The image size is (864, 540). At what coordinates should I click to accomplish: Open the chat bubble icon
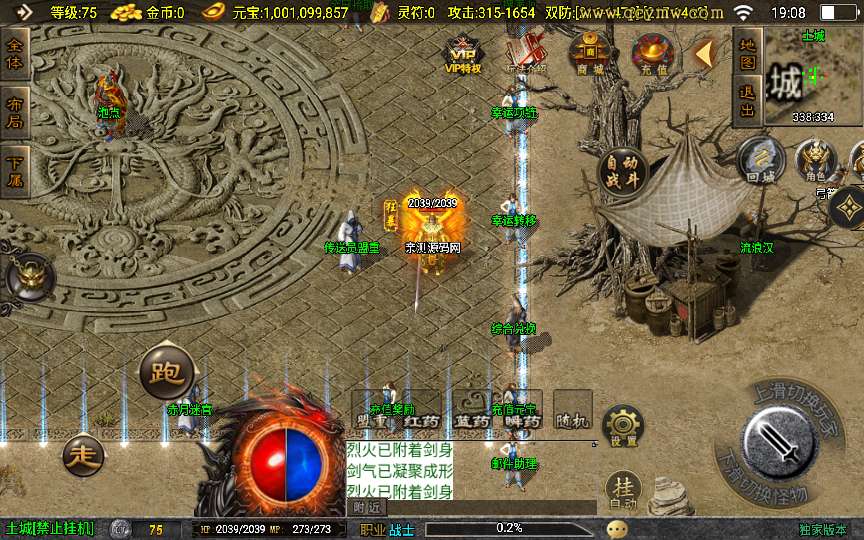[x=619, y=529]
